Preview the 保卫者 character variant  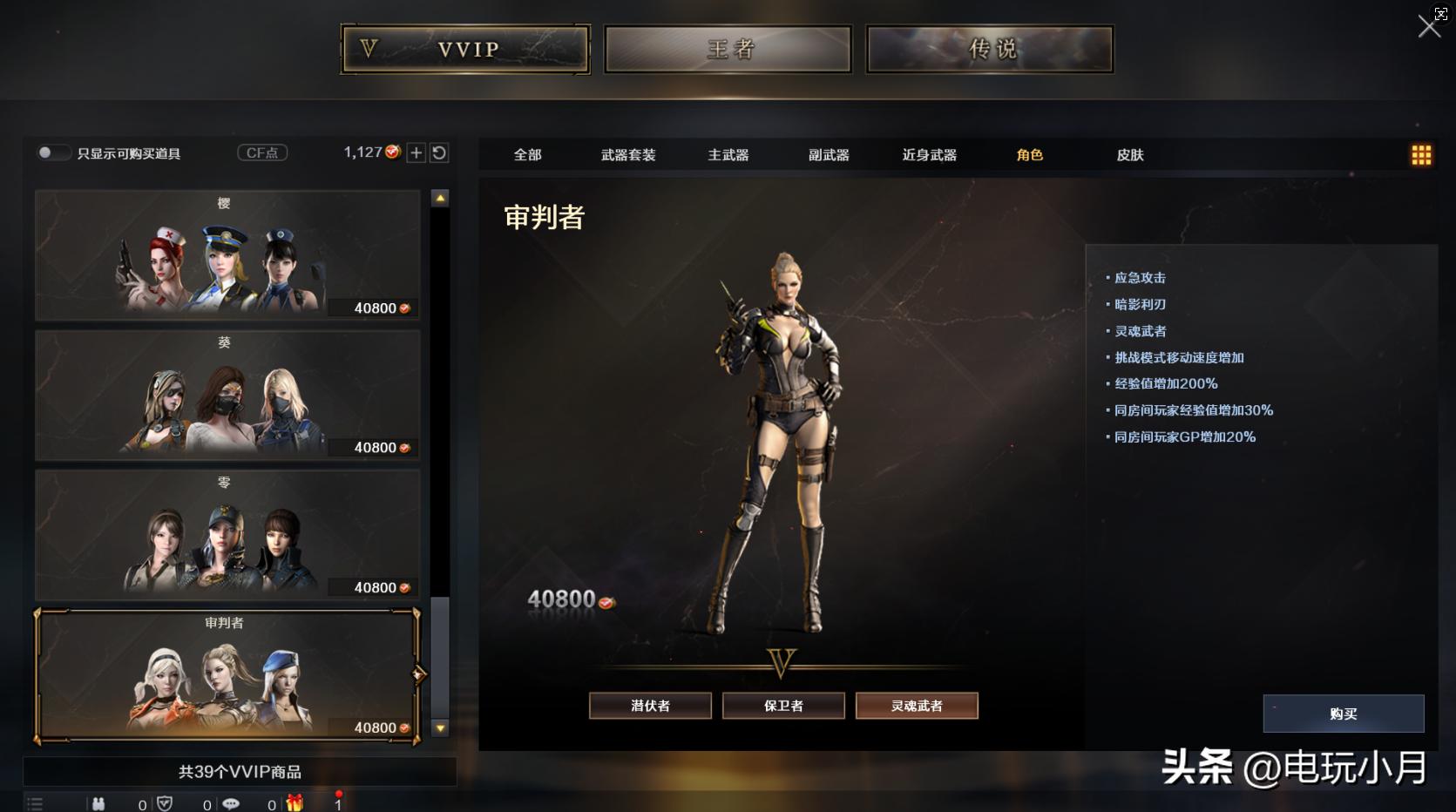pyautogui.click(x=783, y=706)
